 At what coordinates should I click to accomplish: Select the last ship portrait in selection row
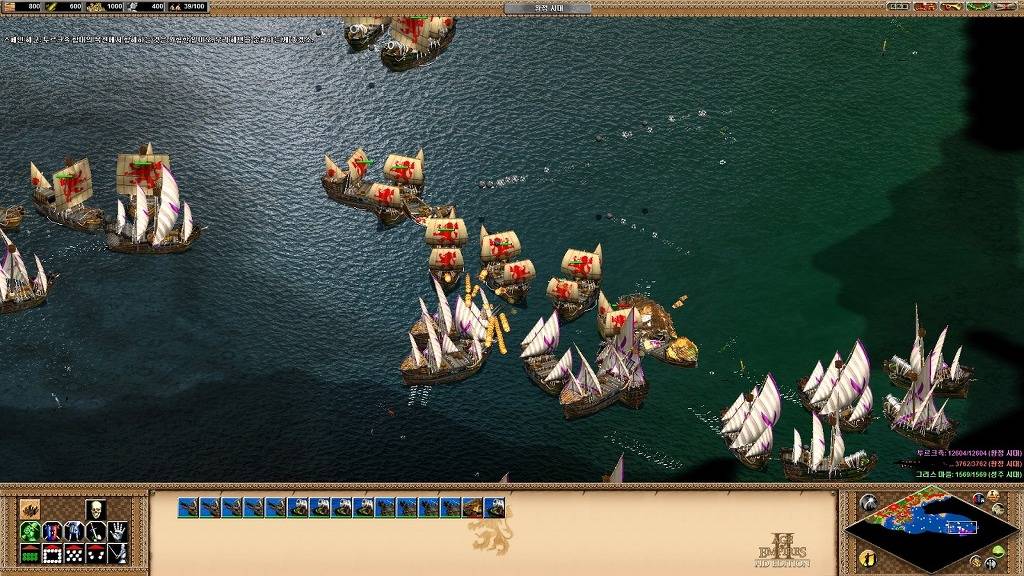tap(495, 508)
